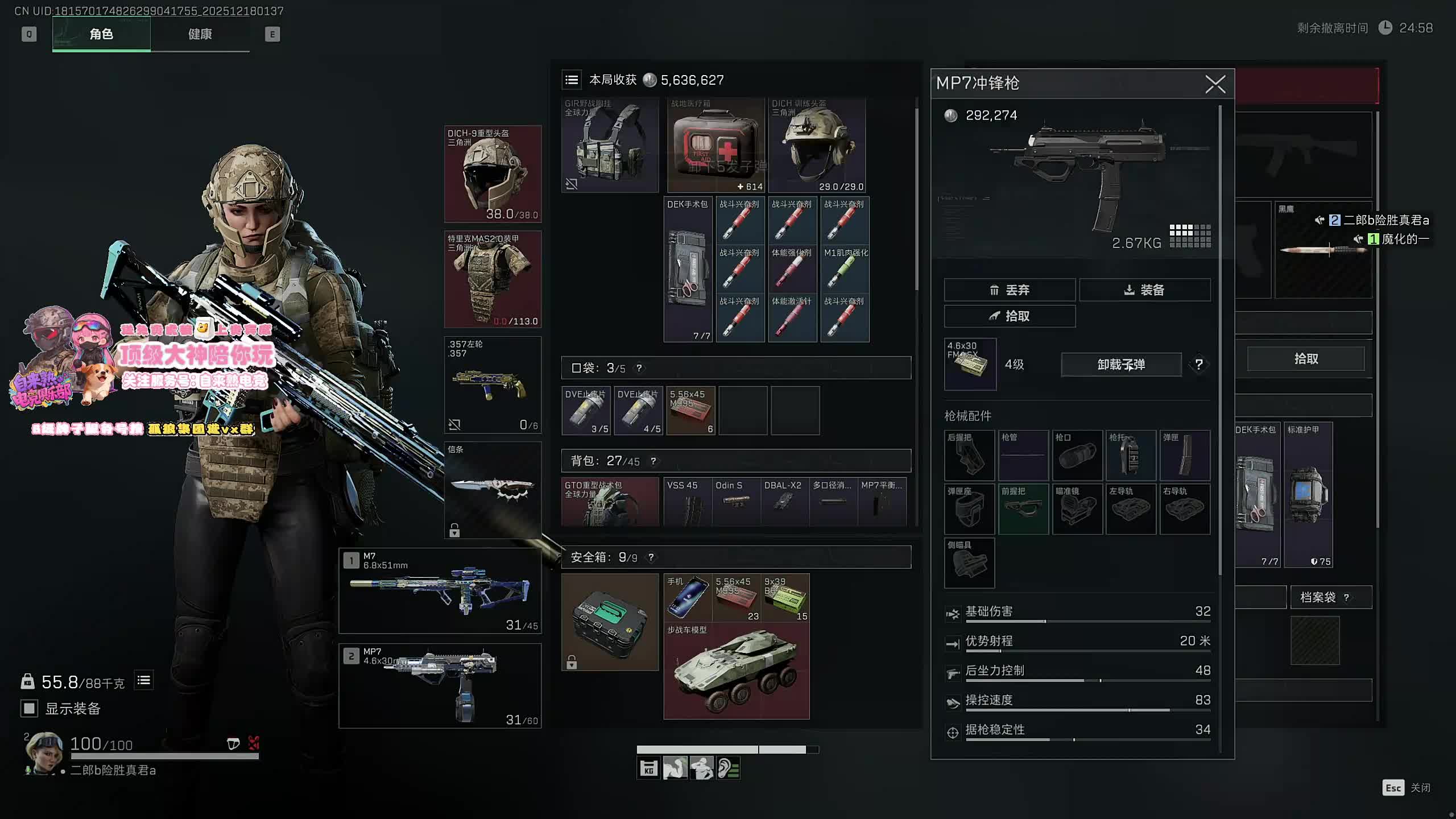Select the 4.6x30 ammo type slot
This screenshot has width=1456, height=819.
[x=970, y=365]
